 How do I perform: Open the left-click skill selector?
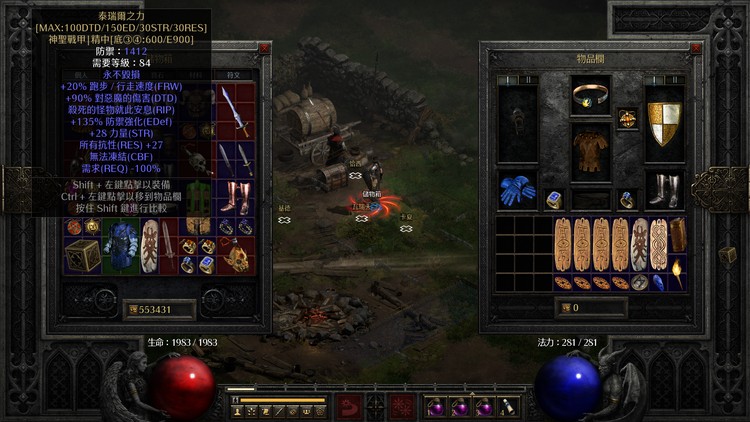click(x=349, y=407)
